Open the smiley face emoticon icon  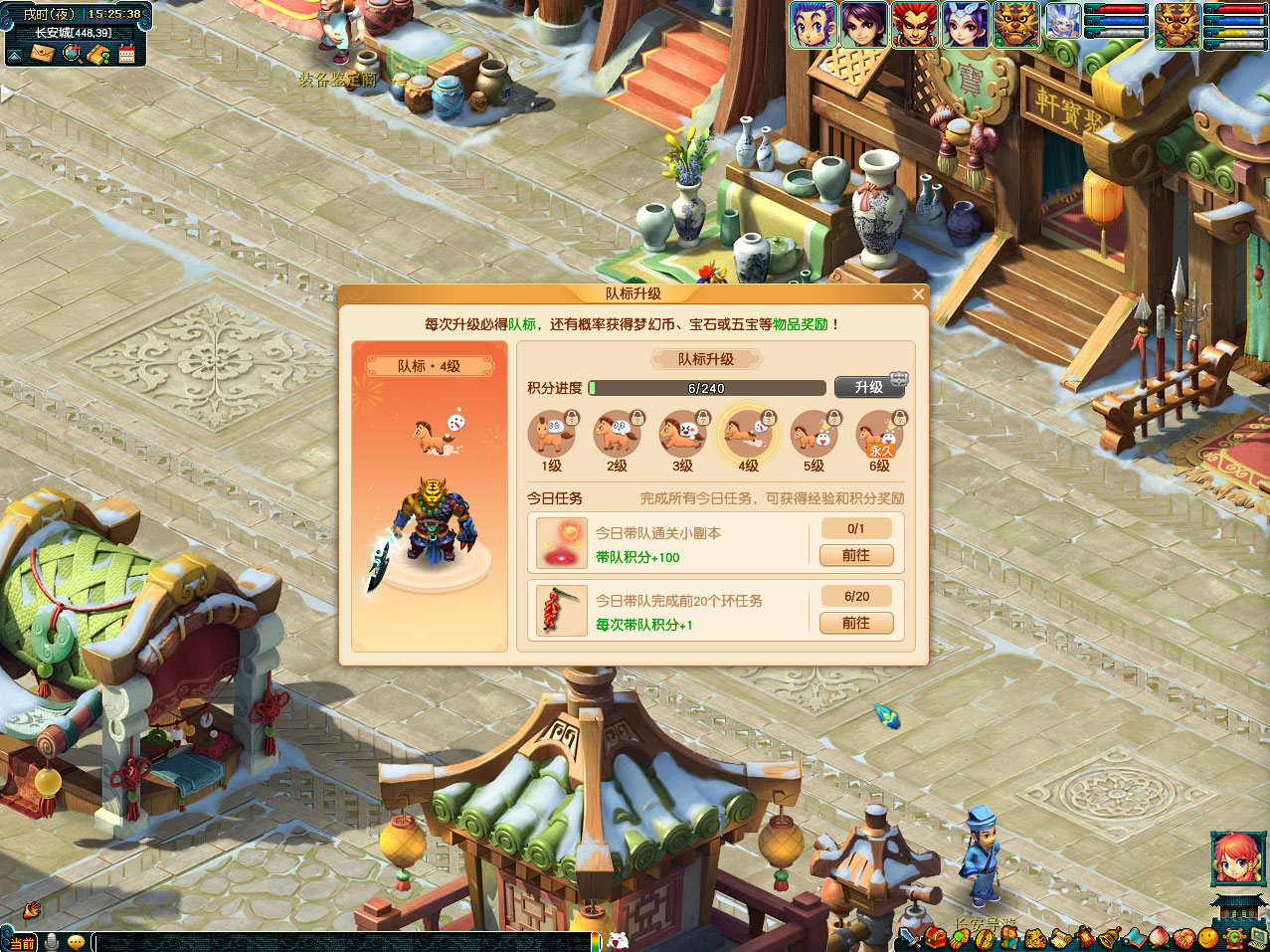tap(1207, 938)
